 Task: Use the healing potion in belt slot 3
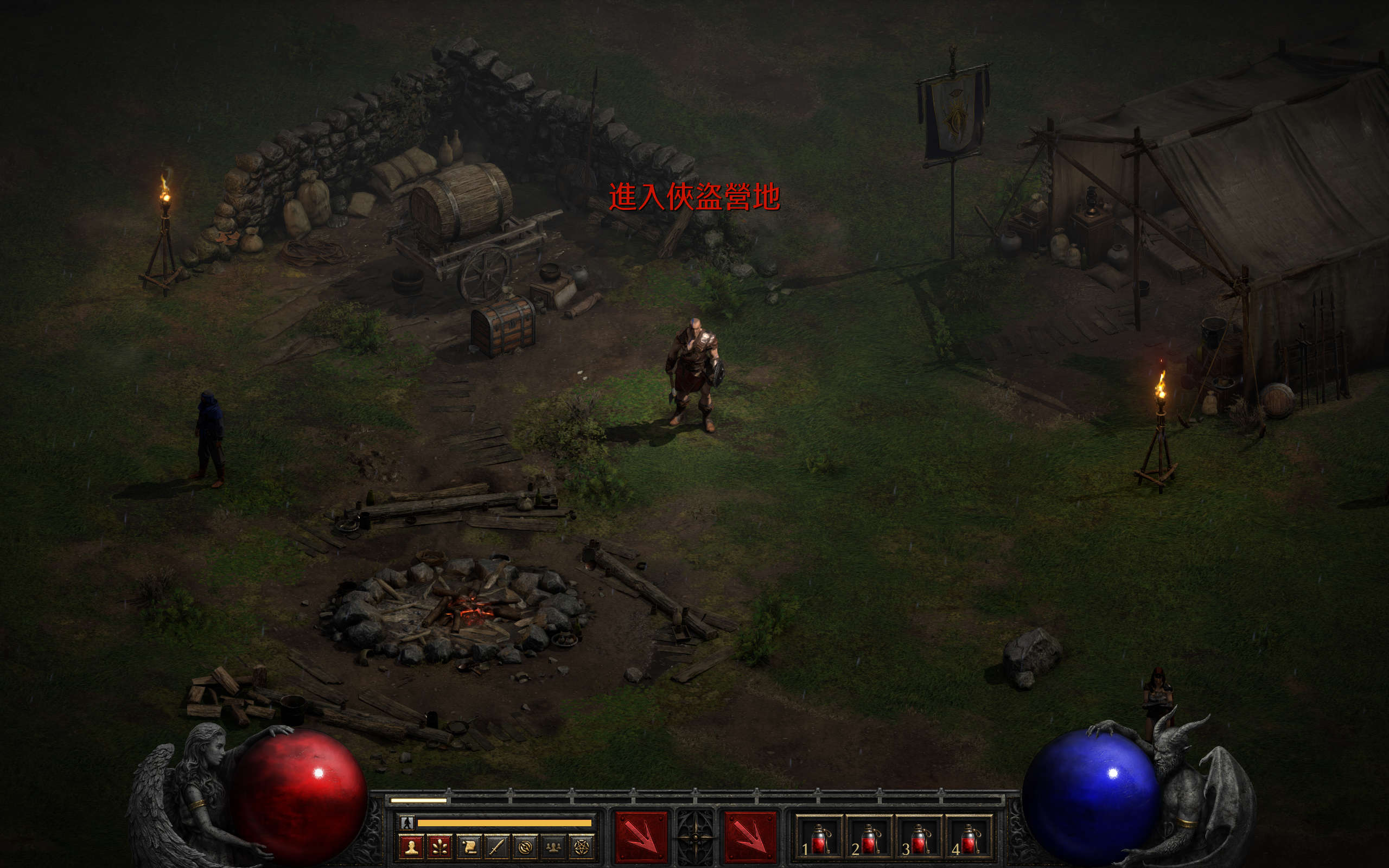[920, 838]
